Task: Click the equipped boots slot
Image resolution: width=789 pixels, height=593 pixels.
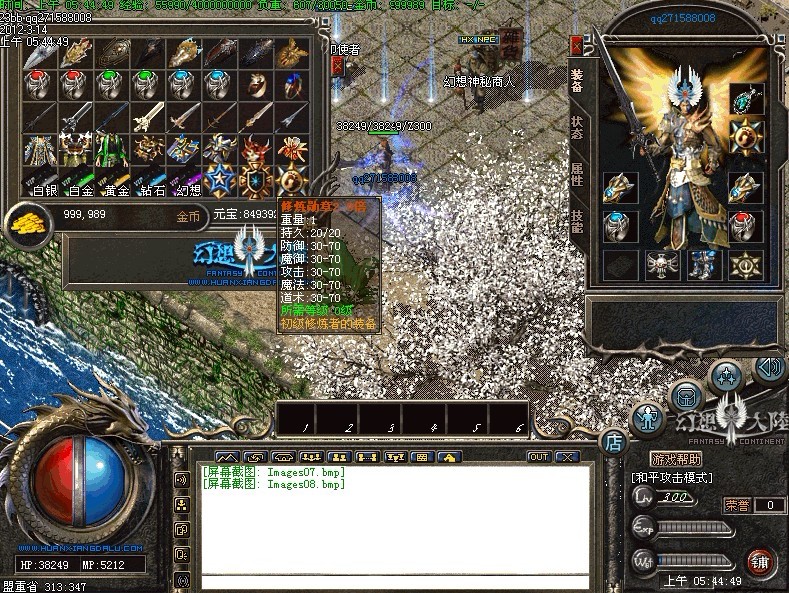Action: [x=702, y=264]
